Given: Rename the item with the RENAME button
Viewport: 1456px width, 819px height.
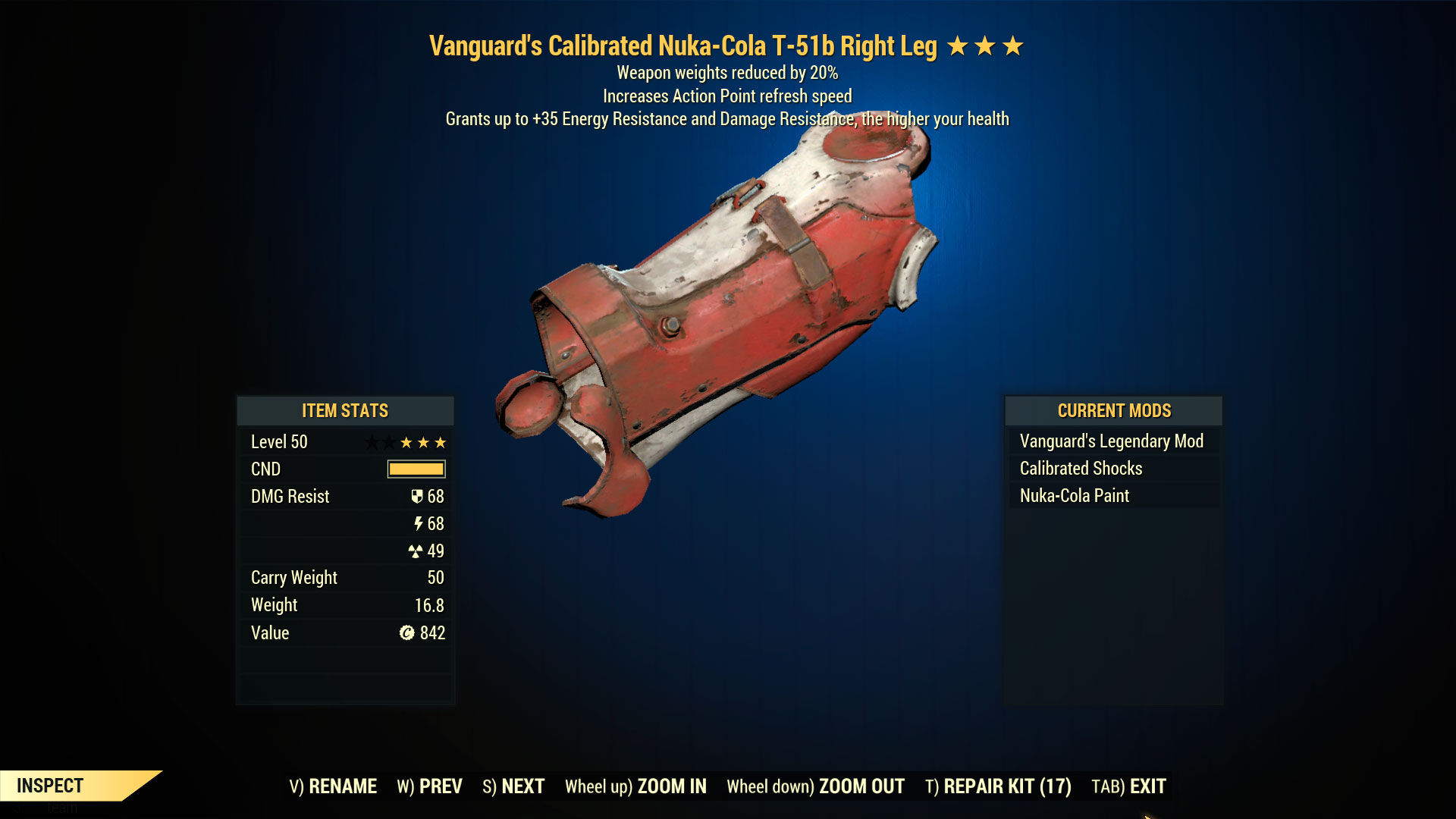Looking at the screenshot, I should coord(333,786).
